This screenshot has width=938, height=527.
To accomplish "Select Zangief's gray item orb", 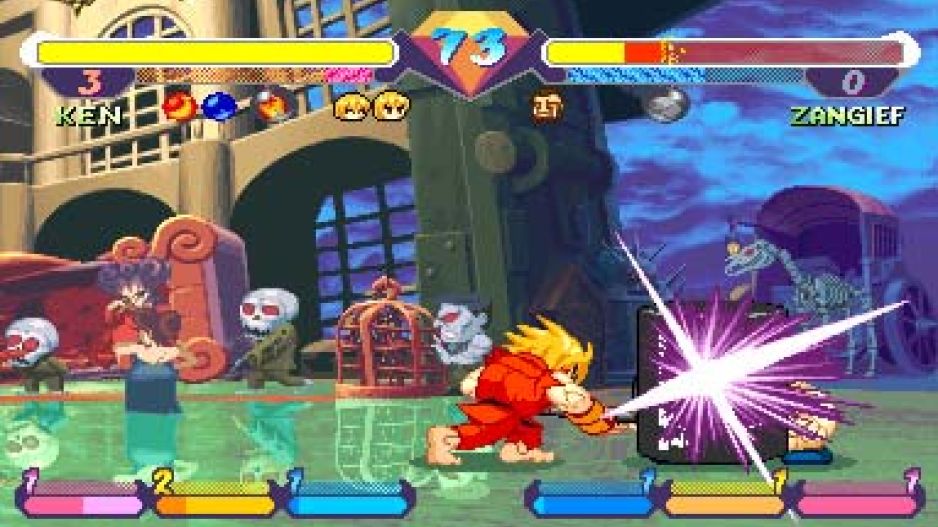I will (667, 103).
